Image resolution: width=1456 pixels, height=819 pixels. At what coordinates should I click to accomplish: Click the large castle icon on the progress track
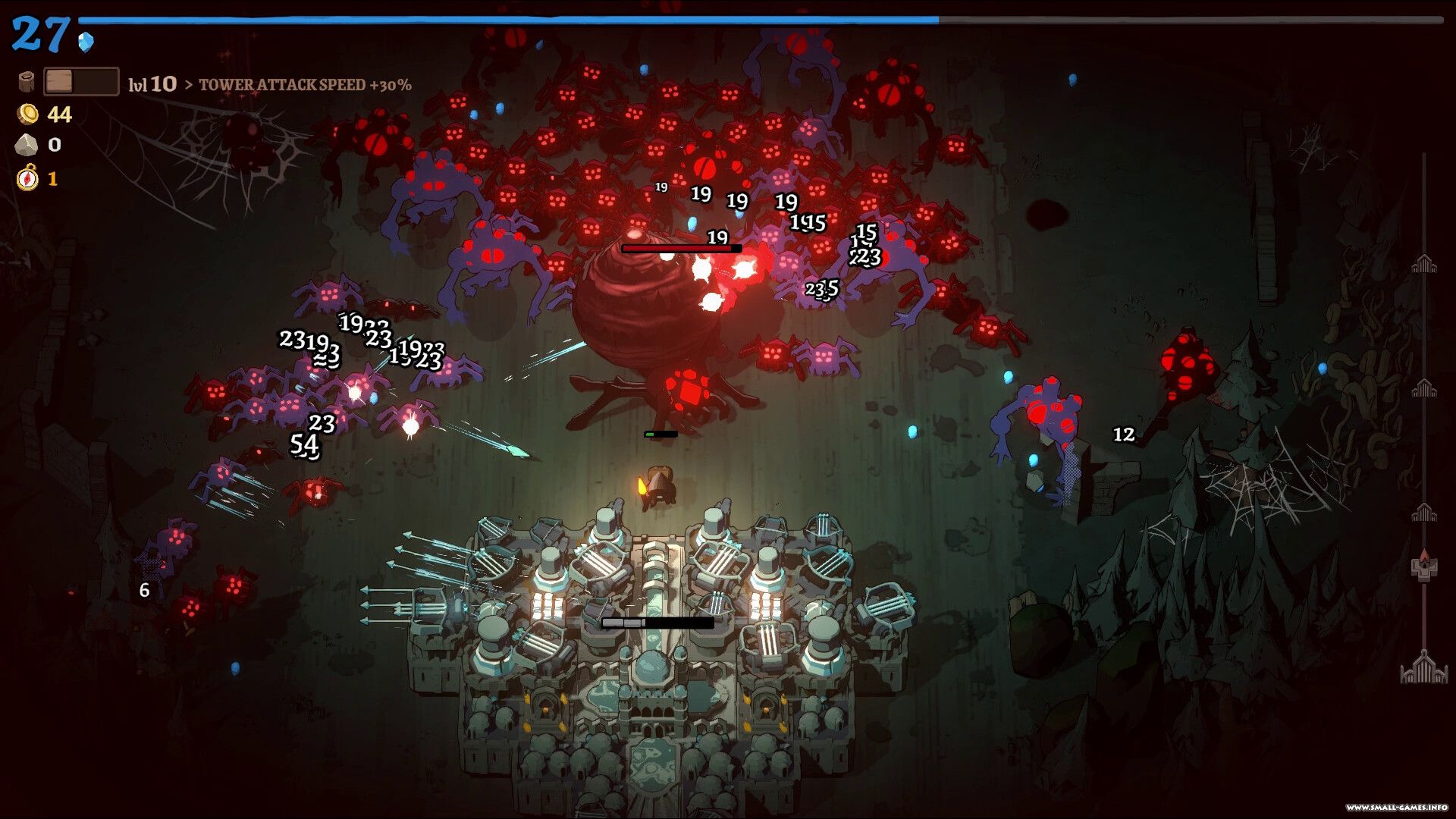coord(1423,668)
